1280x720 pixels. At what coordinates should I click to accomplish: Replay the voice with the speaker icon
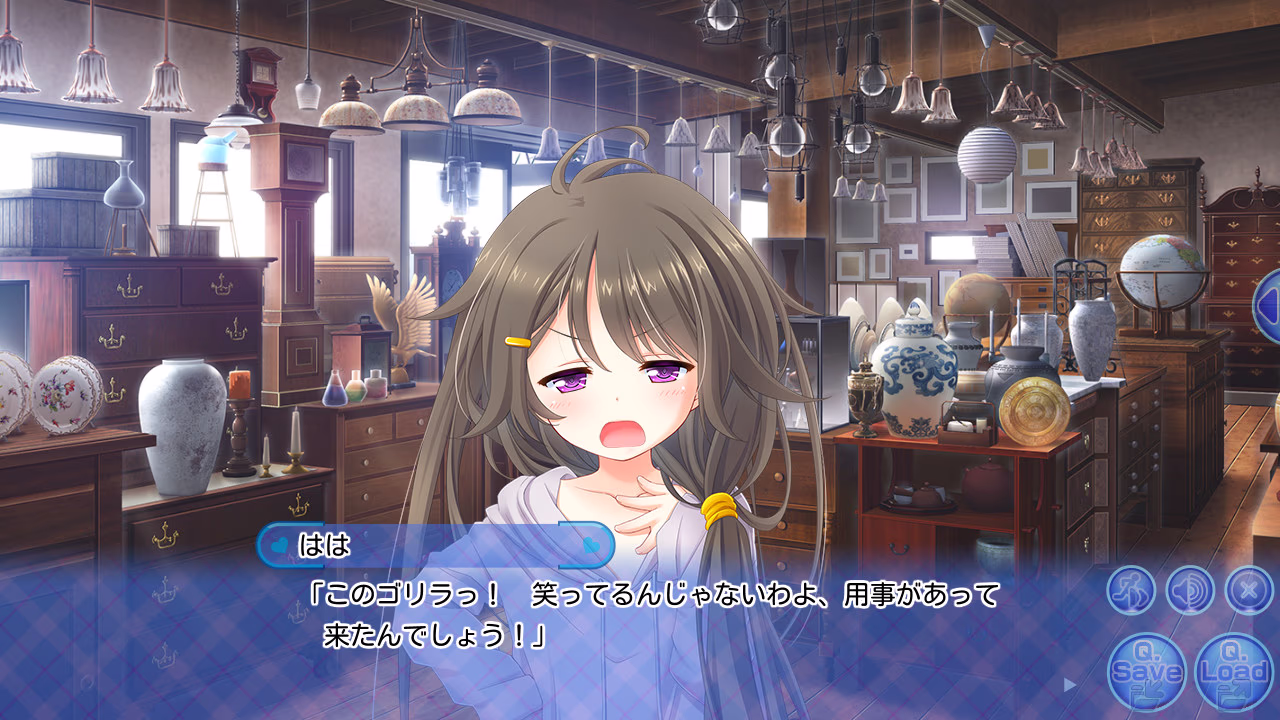pos(1190,590)
